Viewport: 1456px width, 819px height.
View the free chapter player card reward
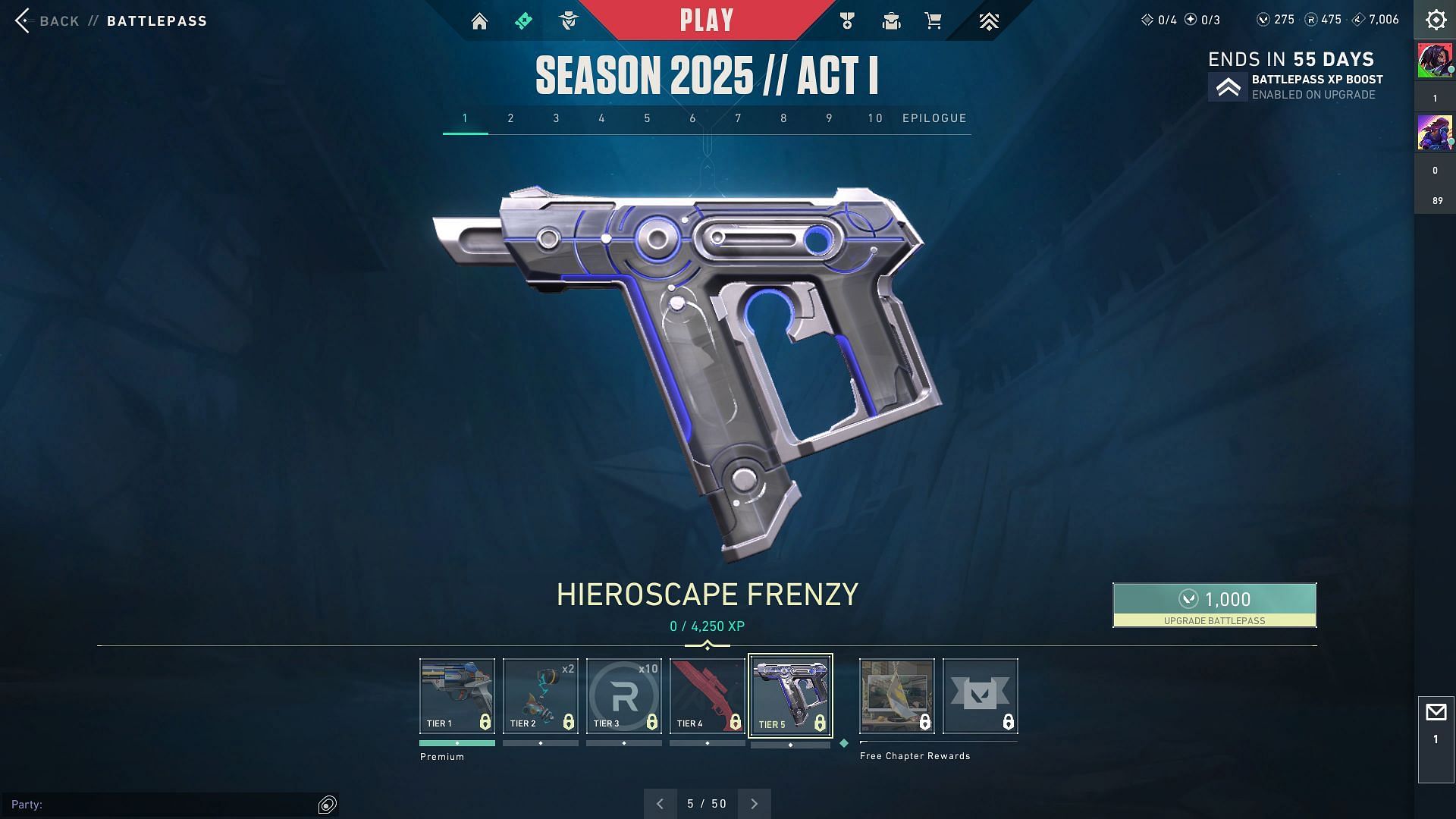pos(897,695)
